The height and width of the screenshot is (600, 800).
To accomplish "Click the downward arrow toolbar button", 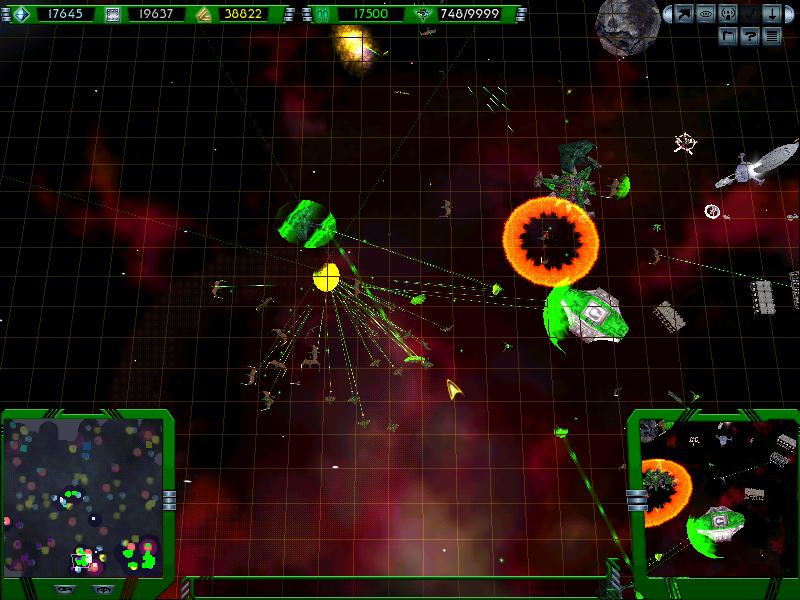I will click(770, 14).
